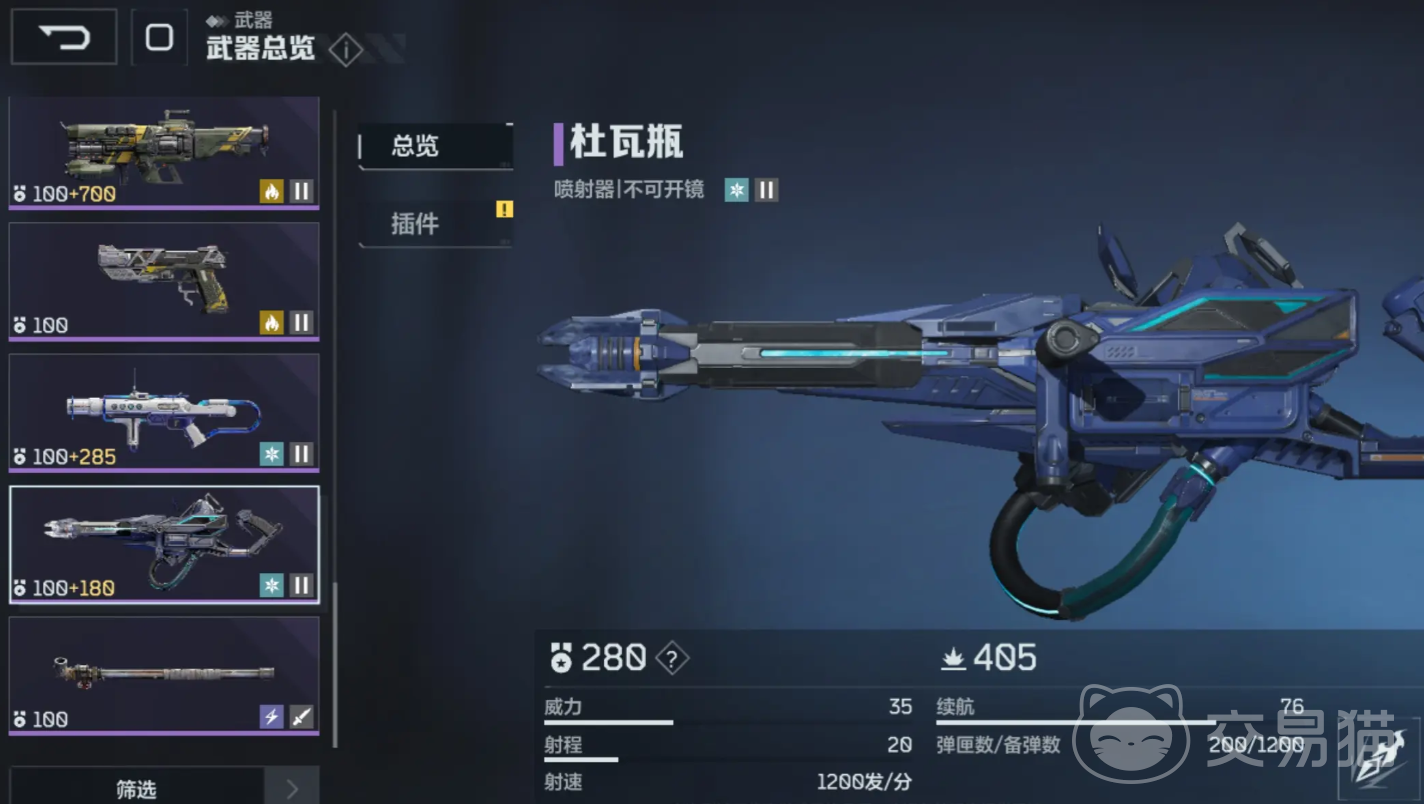This screenshot has width=1424, height=804.
Task: Tap the frost element icon under 杜瓦瓶
Action: pos(737,190)
